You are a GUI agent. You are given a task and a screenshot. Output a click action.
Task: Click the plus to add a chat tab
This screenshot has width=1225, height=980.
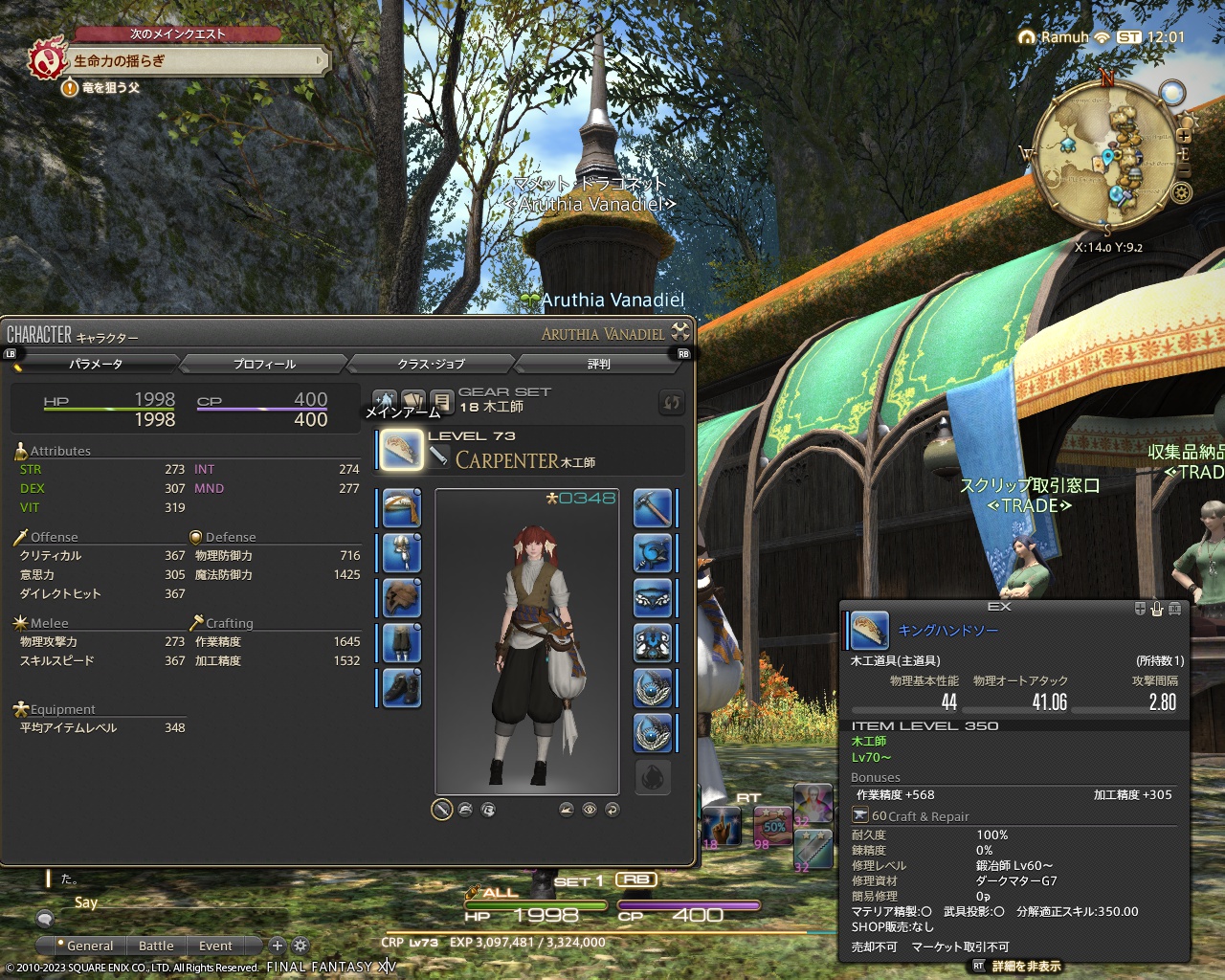pyautogui.click(x=277, y=946)
